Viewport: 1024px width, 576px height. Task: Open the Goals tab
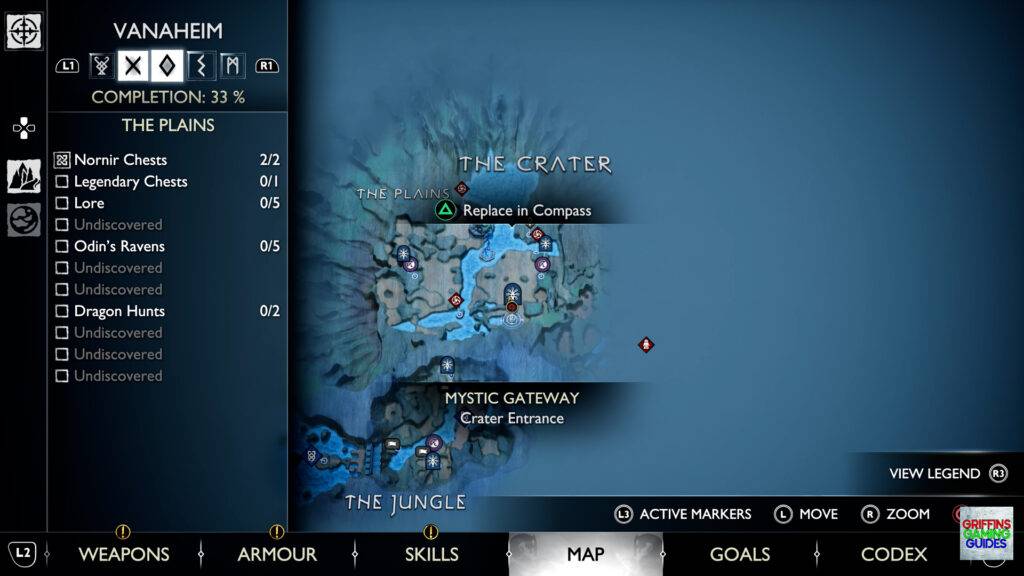point(739,554)
